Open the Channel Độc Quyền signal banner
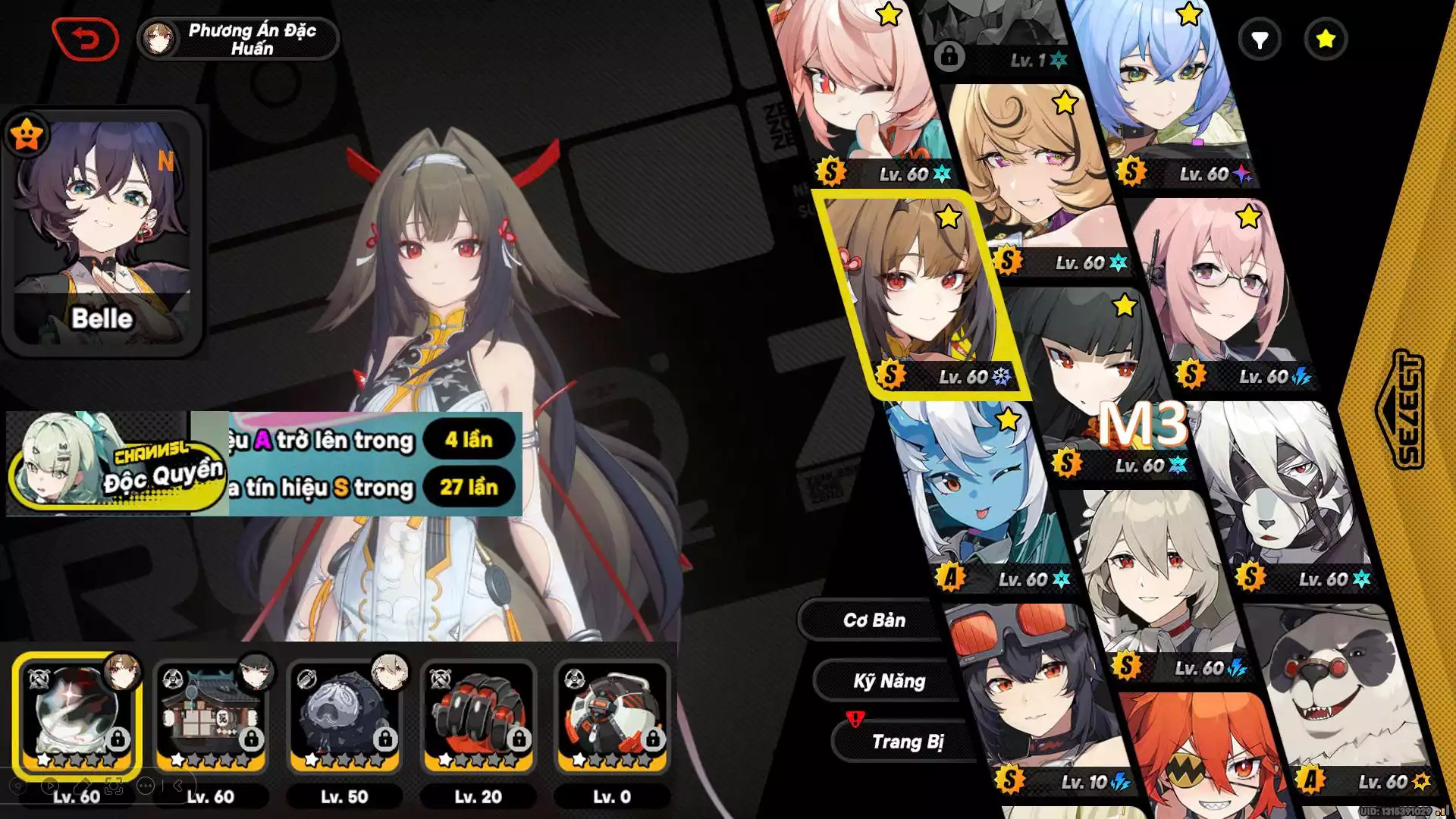1456x819 pixels. 118,464
